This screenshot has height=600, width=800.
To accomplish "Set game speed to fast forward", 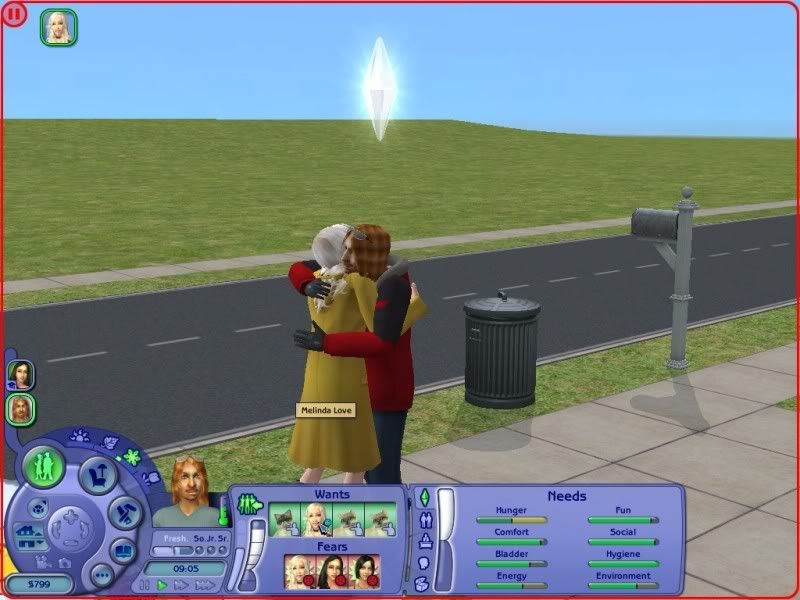I will [180, 585].
